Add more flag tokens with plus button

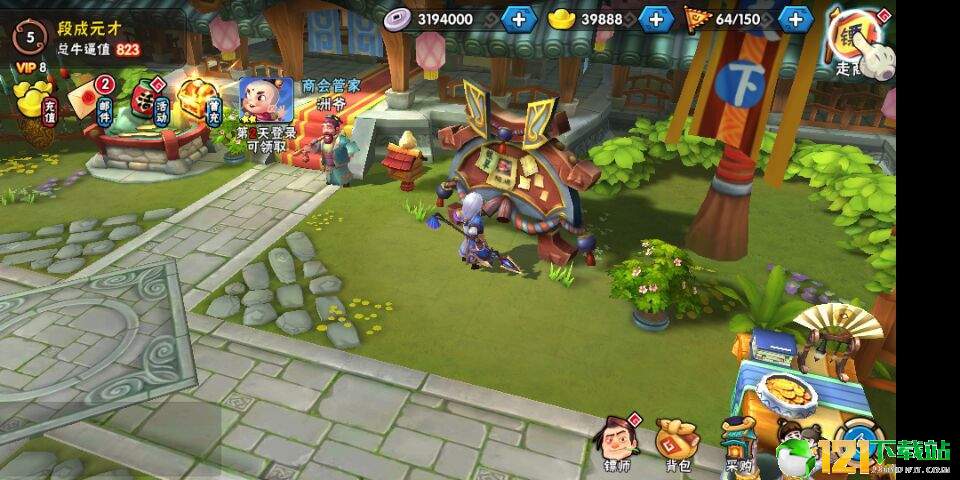point(795,19)
